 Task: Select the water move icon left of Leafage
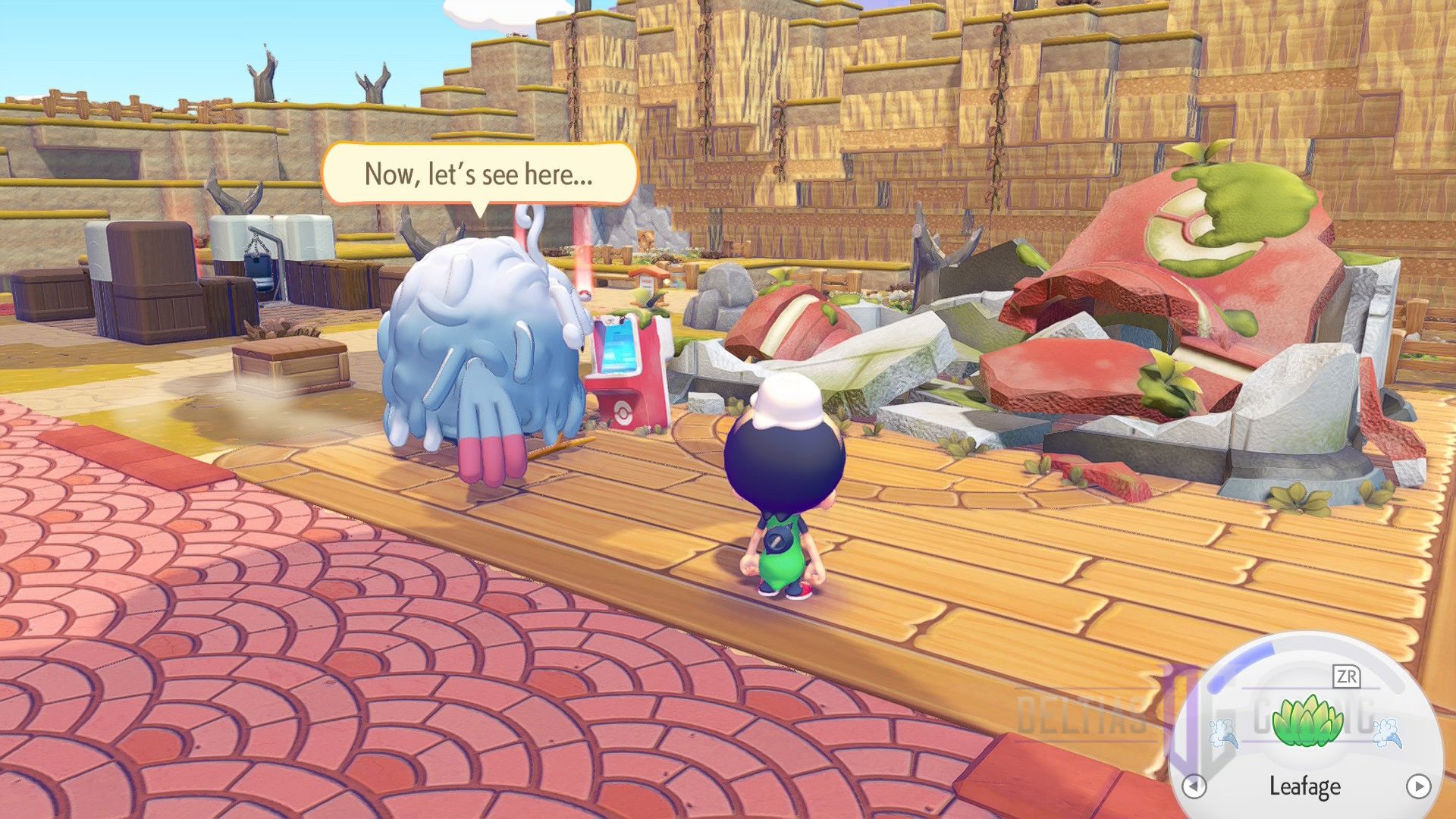pyautogui.click(x=1222, y=732)
